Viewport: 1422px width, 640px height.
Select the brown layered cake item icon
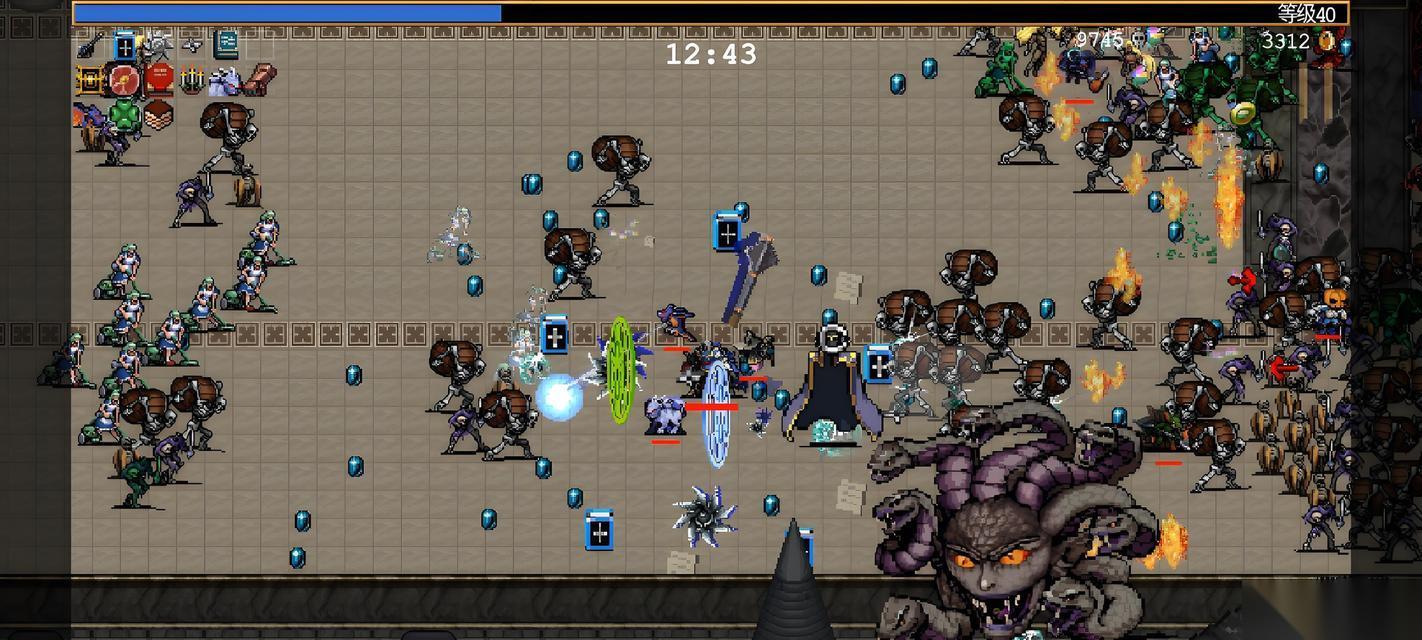(158, 113)
